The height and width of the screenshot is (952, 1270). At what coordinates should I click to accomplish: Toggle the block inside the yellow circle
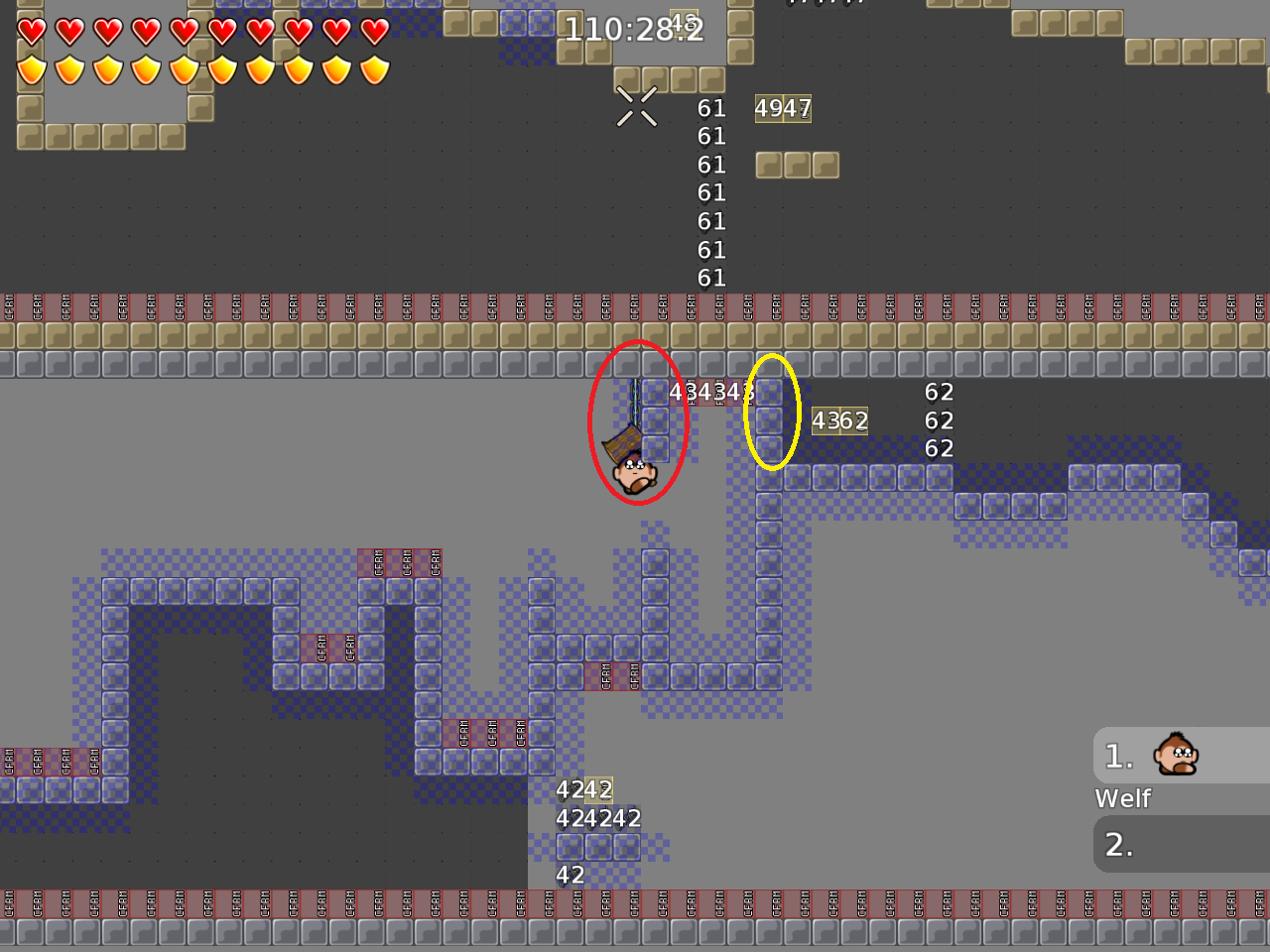click(770, 420)
